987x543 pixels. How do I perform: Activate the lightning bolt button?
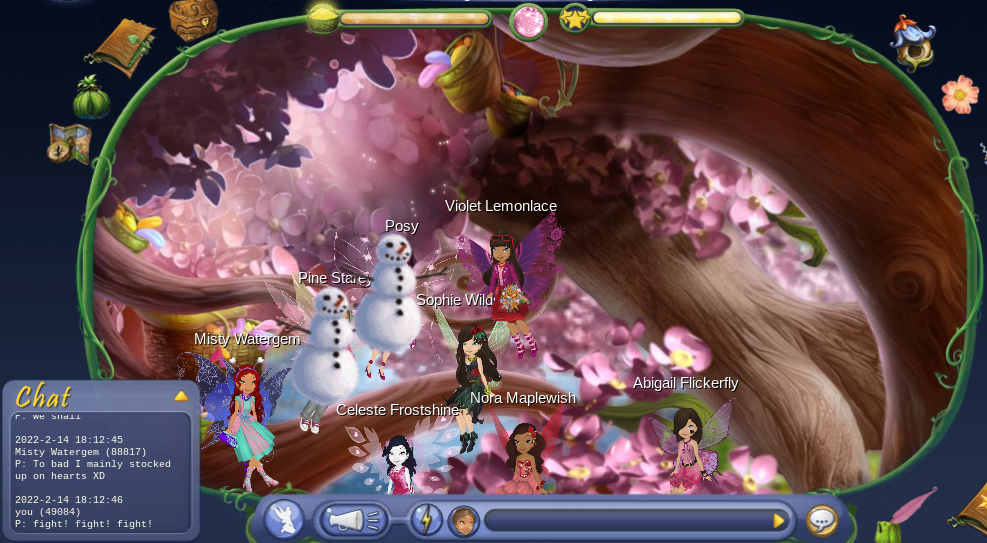[x=426, y=520]
